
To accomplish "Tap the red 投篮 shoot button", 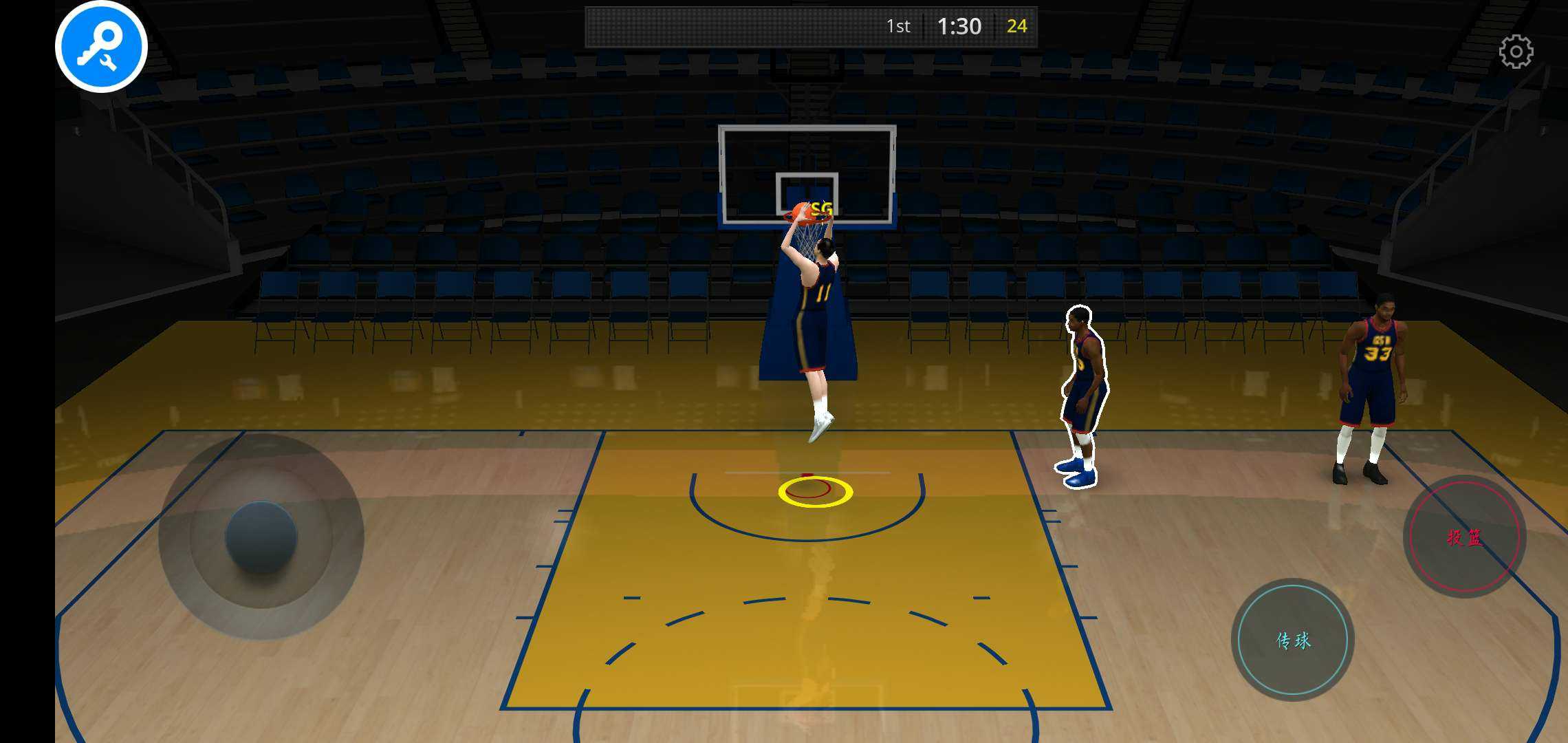I will (x=1464, y=537).
